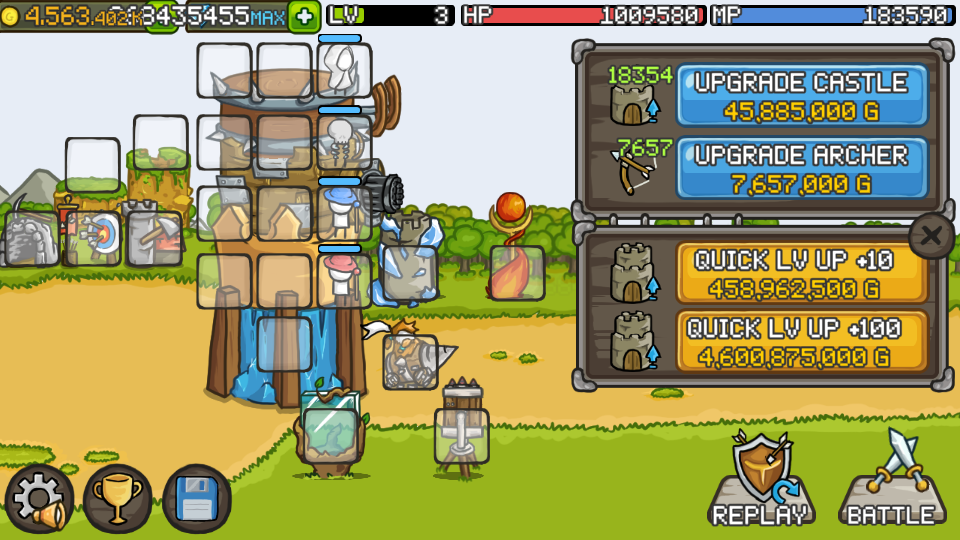Screen dimensions: 960x540
Task: Open settings with the gear icon
Action: [40, 499]
